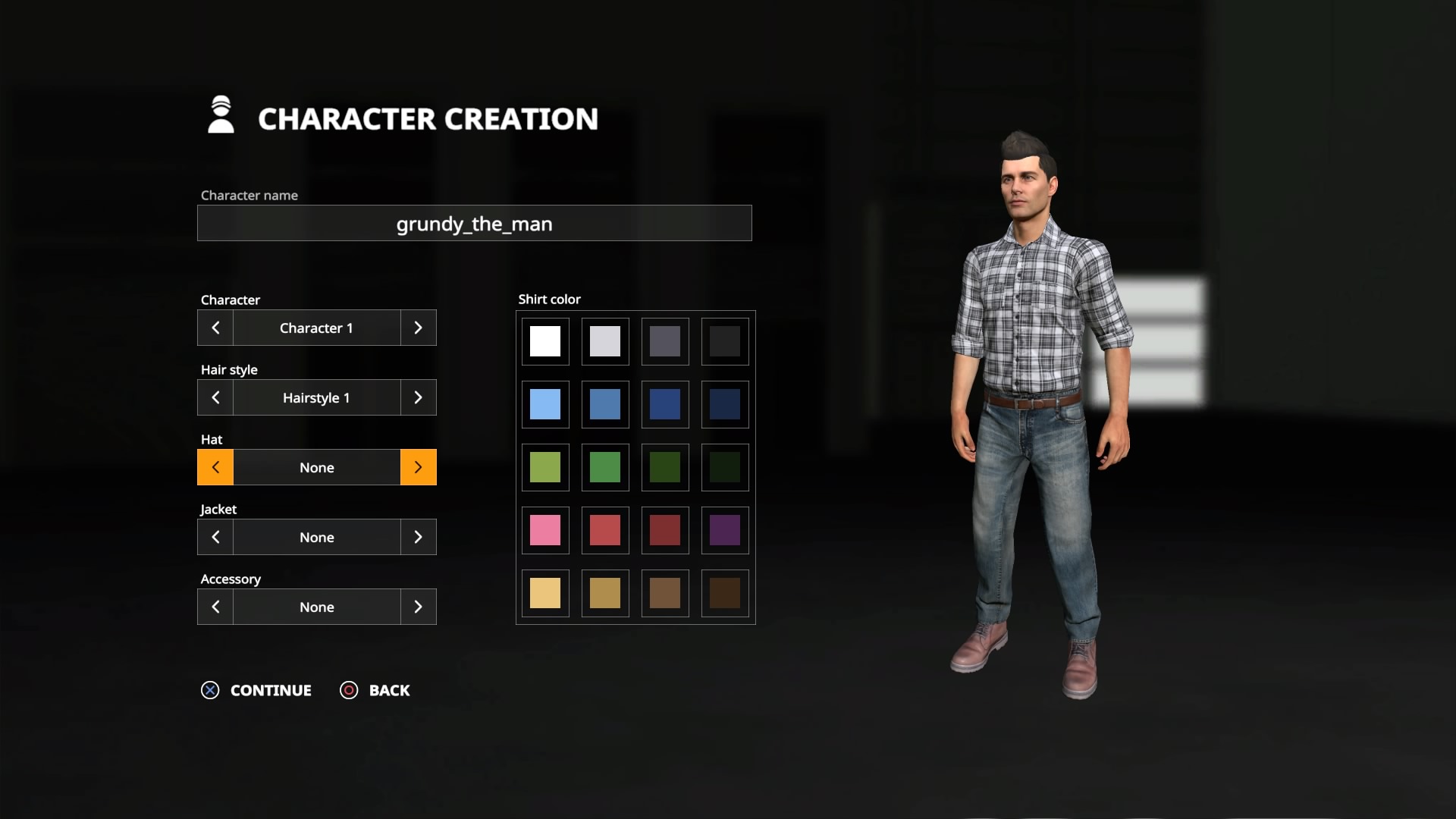Click the left arrow for Character selection
The width and height of the screenshot is (1456, 819).
tap(215, 328)
